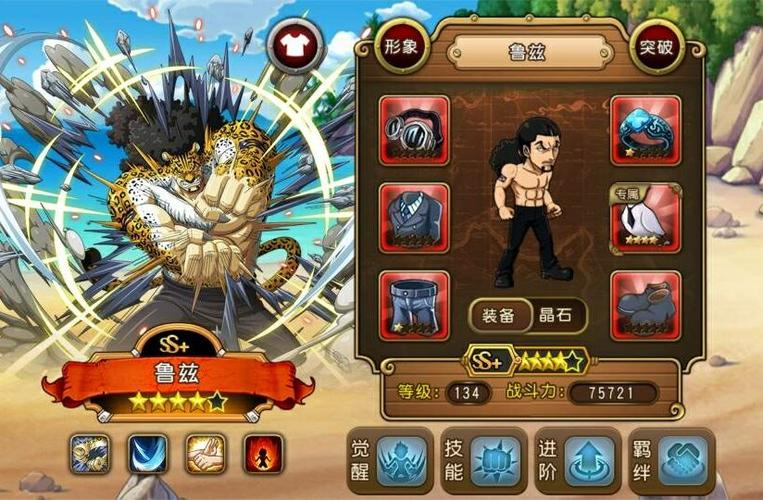Switch to the 装备 equipment tab
The image size is (763, 500).
[x=499, y=316]
